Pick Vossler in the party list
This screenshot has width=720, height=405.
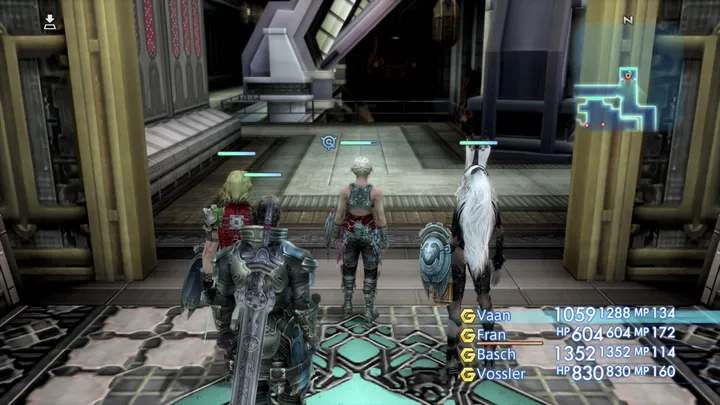click(502, 373)
